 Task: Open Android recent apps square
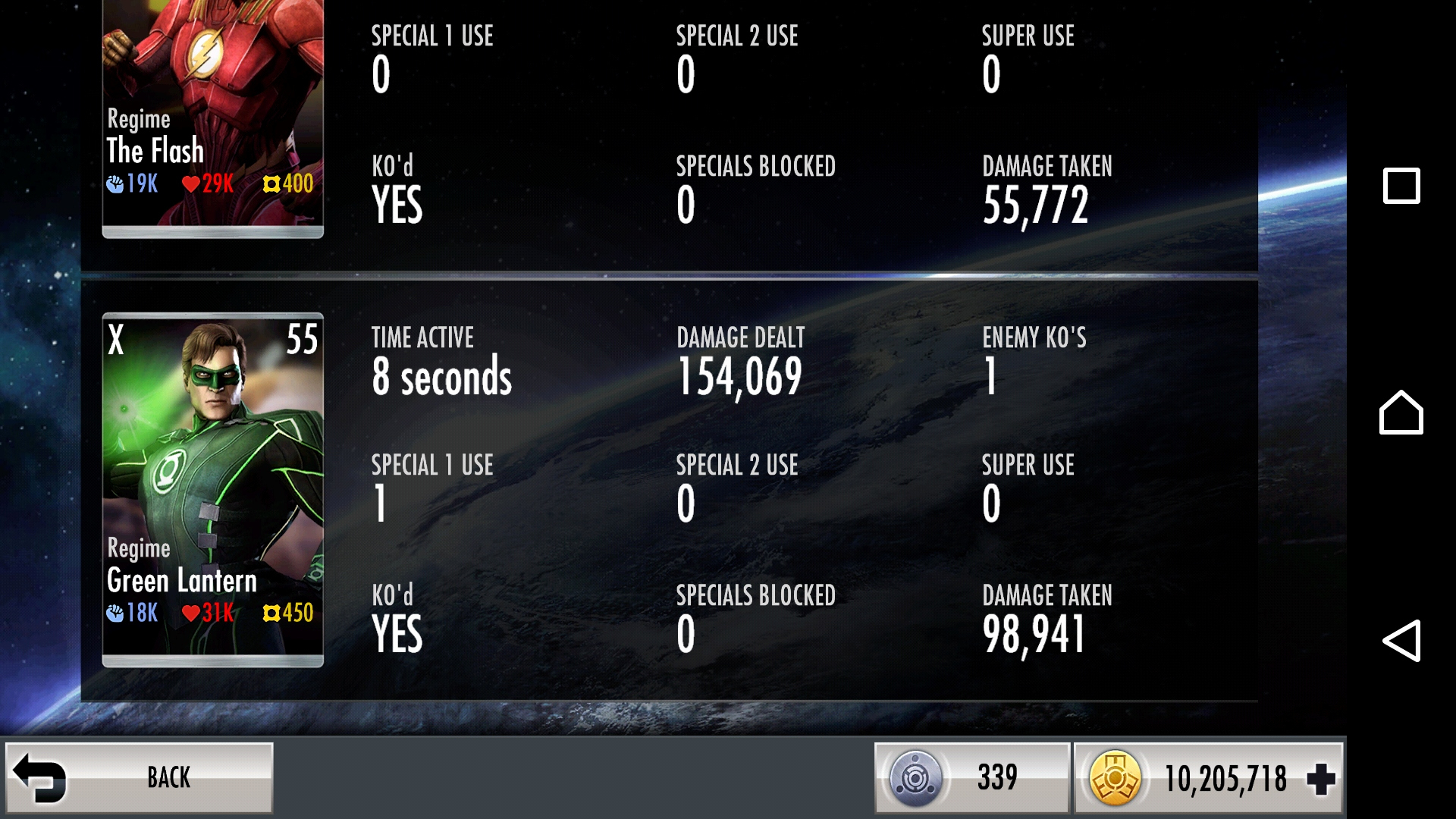click(x=1401, y=186)
